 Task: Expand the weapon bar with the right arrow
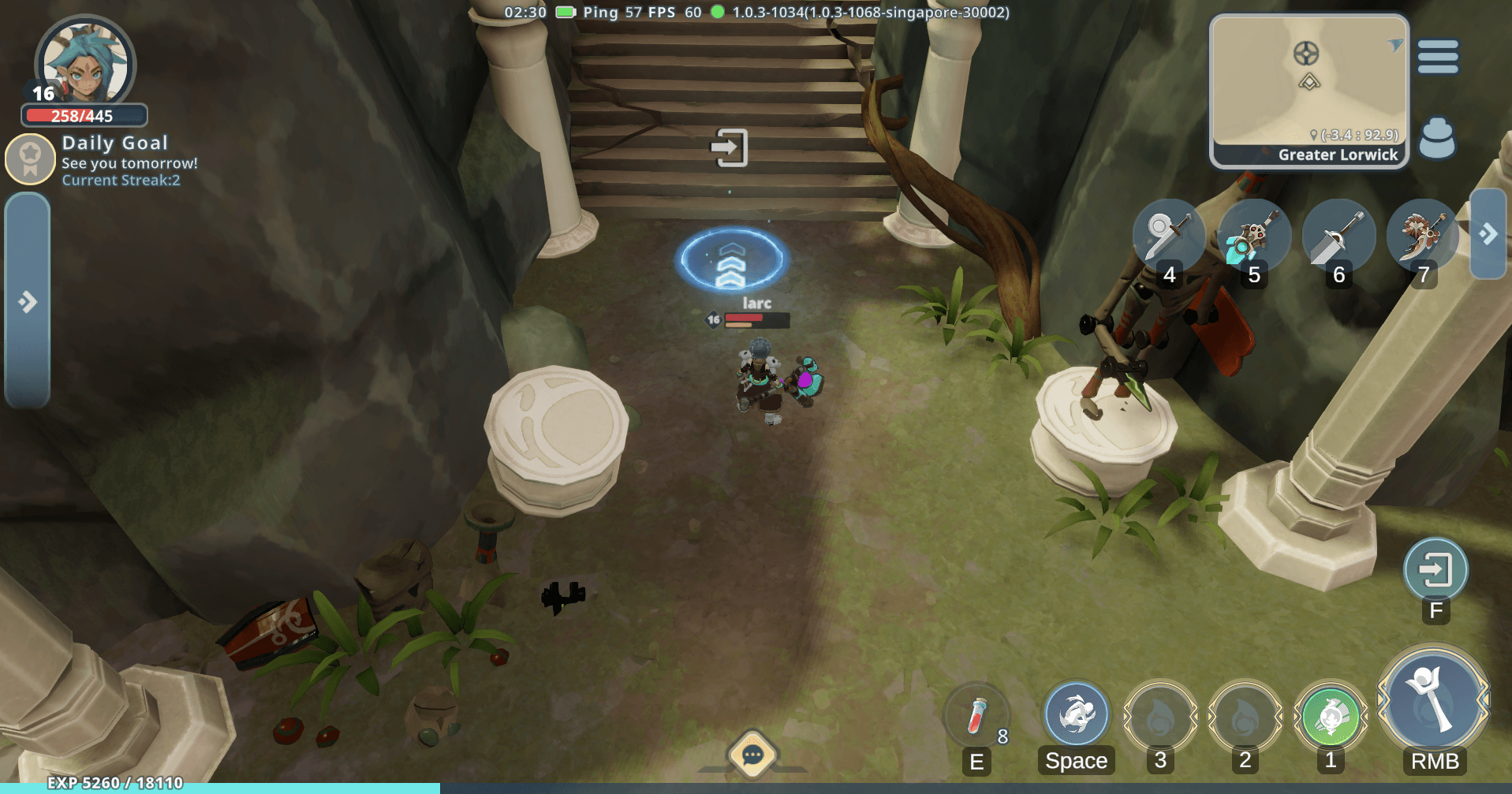tap(1488, 234)
